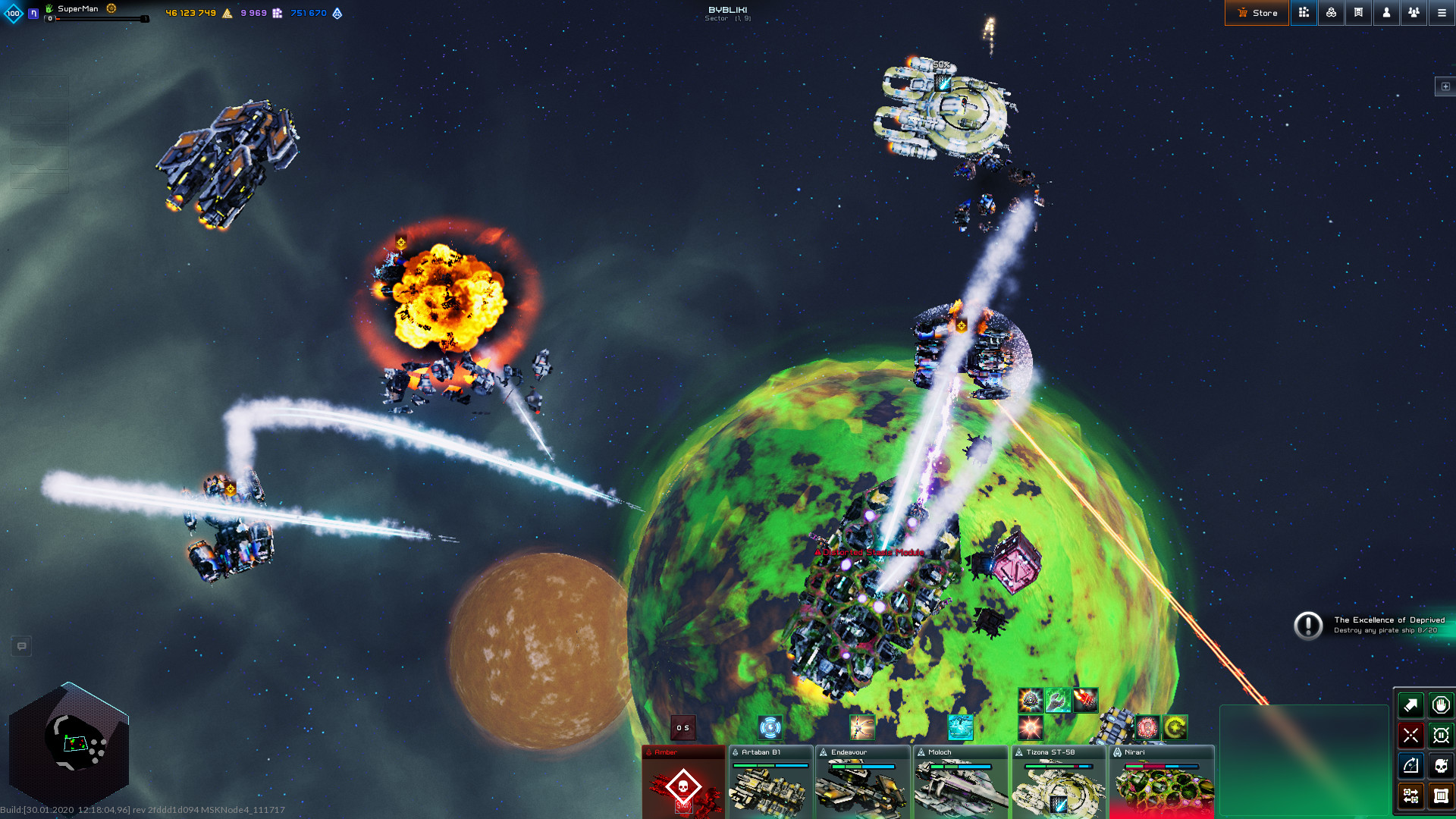Screen dimensions: 1456x819
Task: Toggle the orange module exchange icon
Action: click(1410, 796)
